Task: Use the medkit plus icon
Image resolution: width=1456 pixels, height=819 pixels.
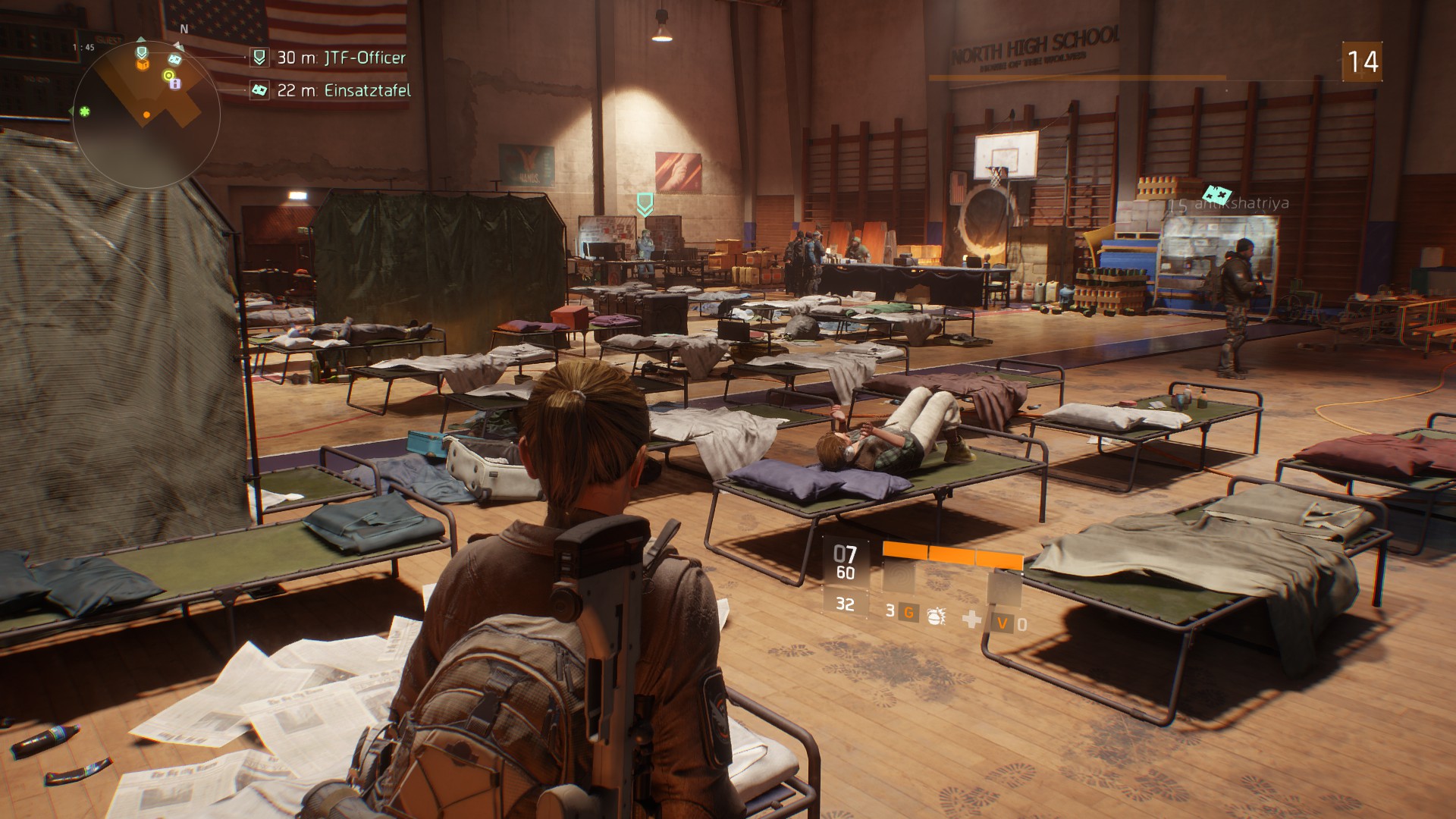Action: pos(971,620)
